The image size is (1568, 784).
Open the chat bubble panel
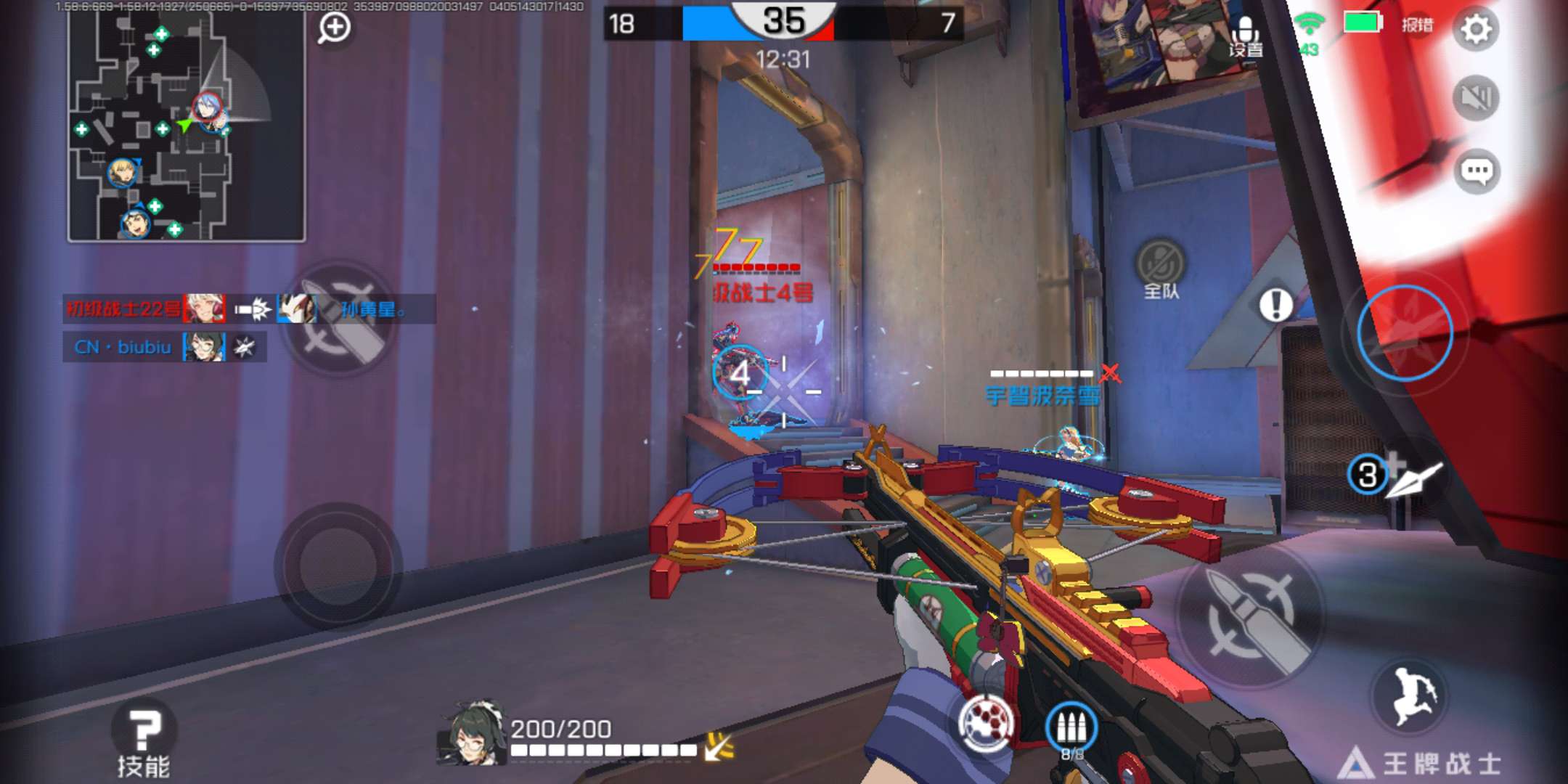1476,172
